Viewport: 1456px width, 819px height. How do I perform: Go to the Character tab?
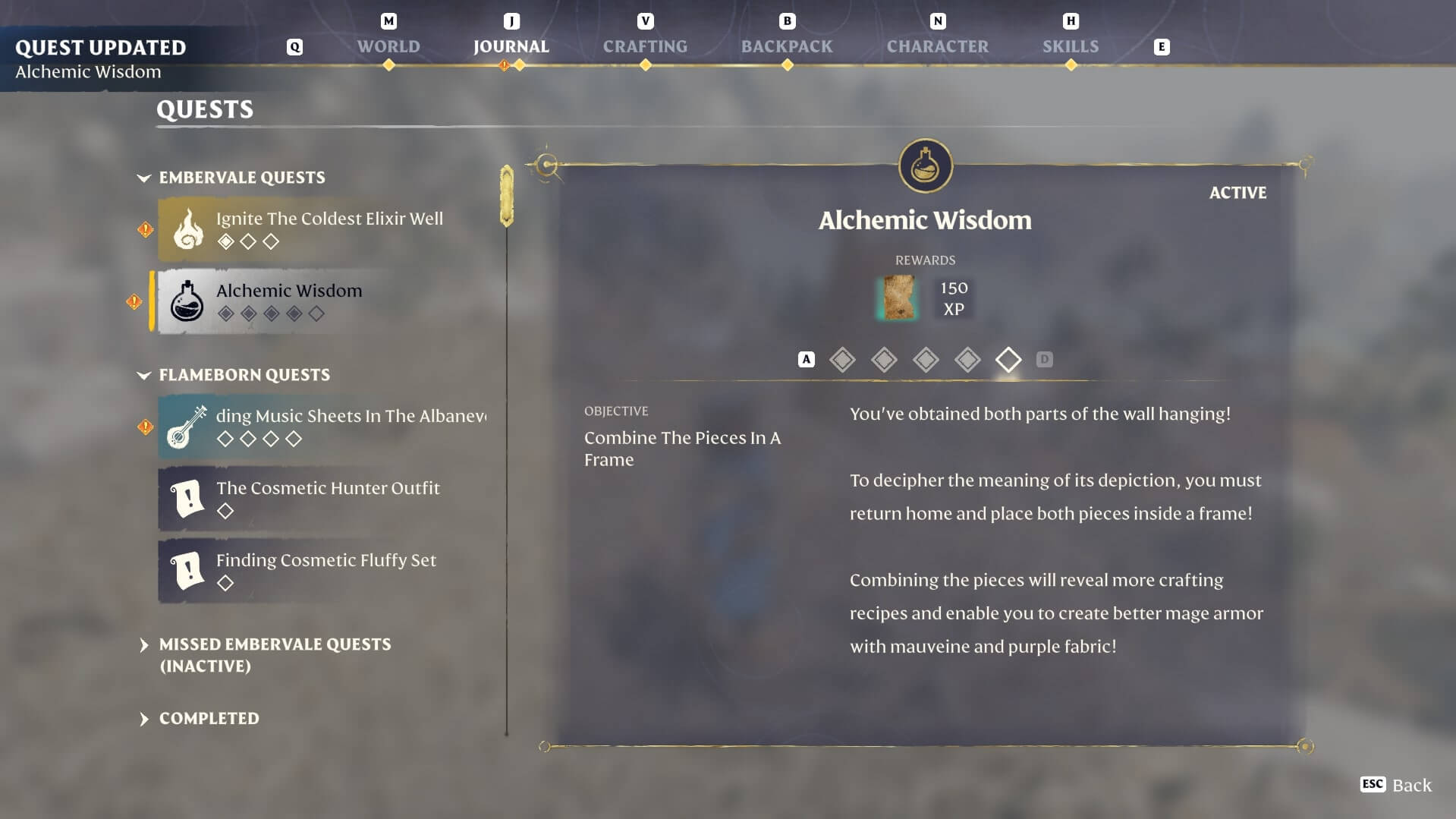click(937, 46)
